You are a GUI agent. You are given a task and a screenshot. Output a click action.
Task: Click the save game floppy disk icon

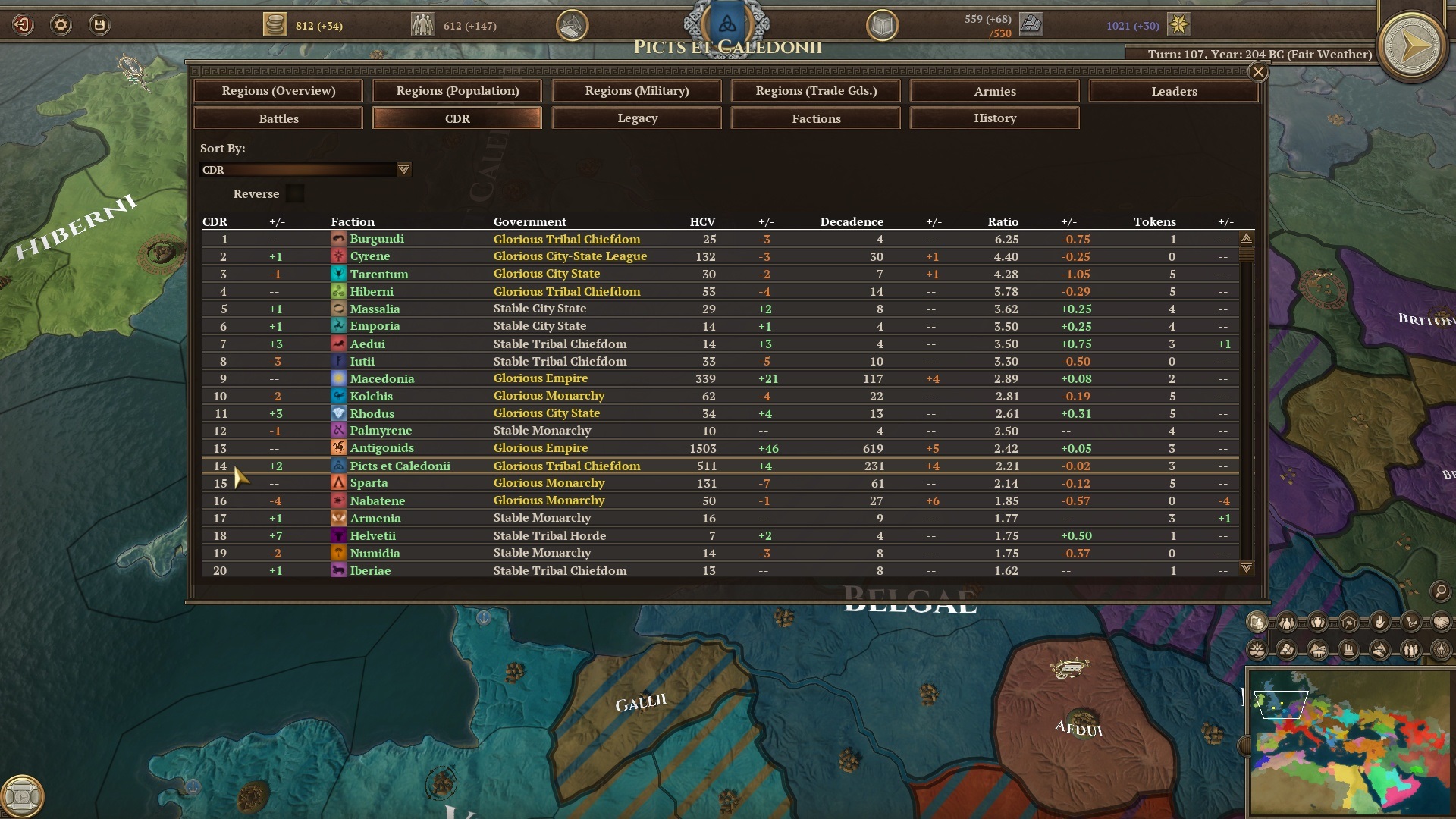point(99,24)
